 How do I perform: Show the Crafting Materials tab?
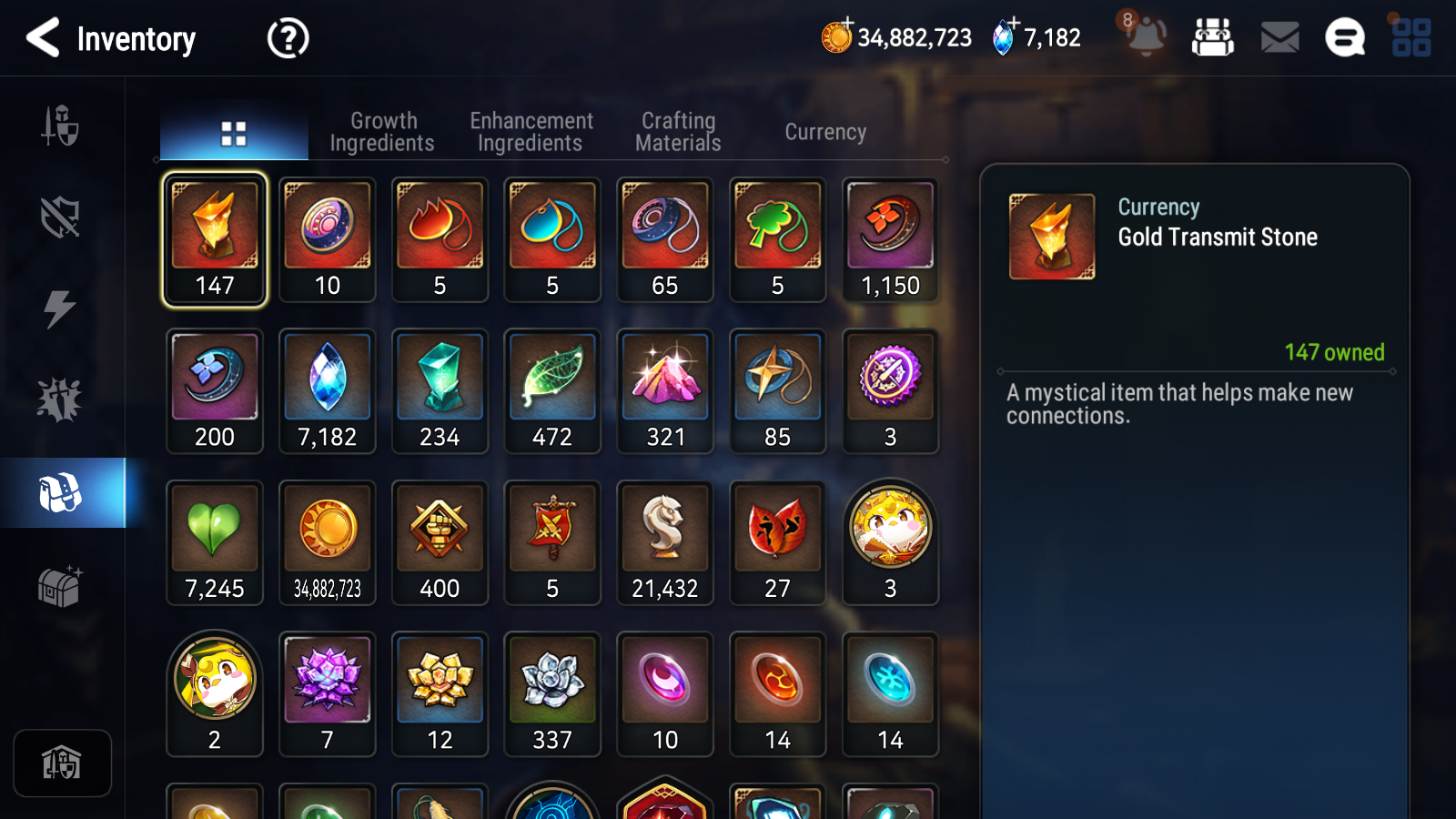tap(678, 132)
